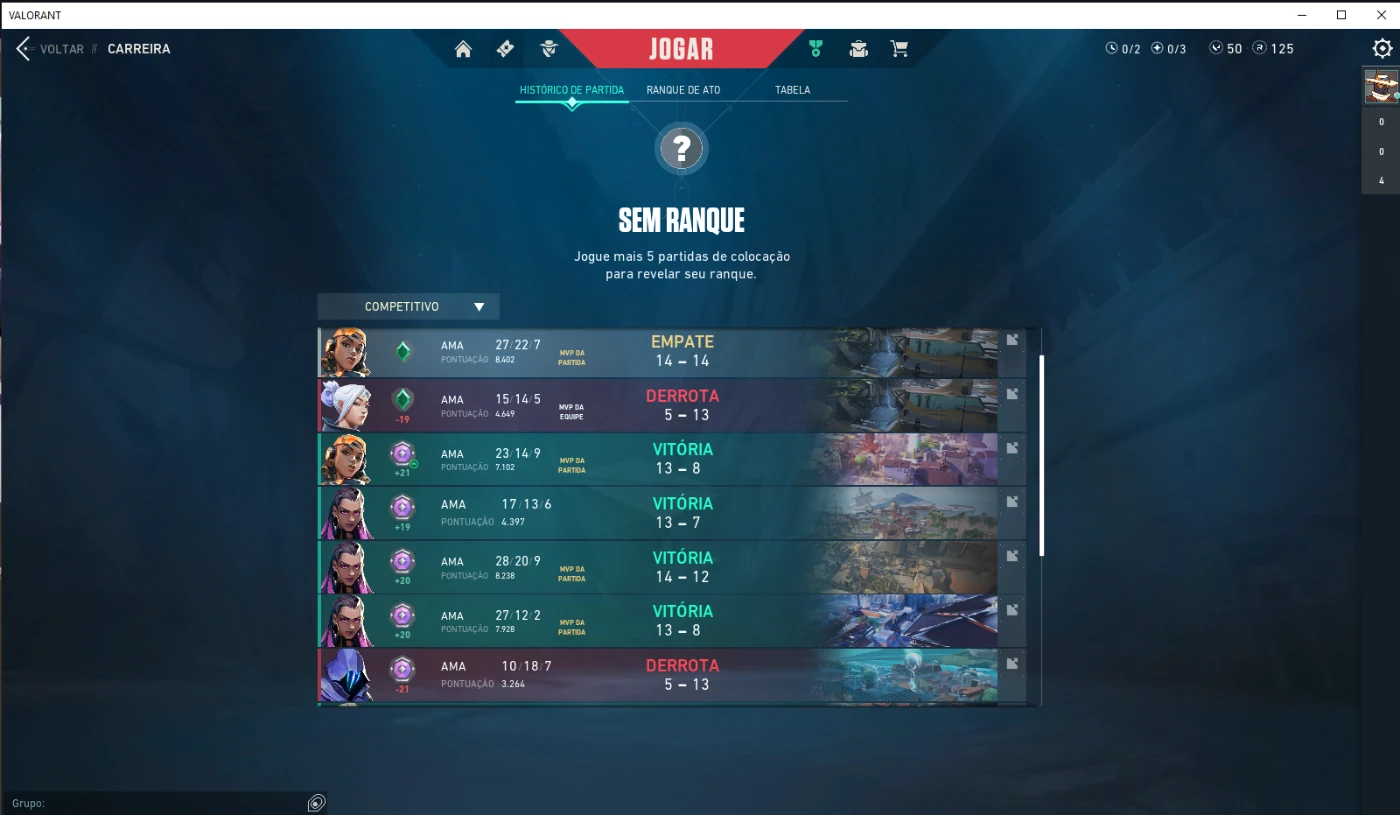Click the Career medal icon
Image resolution: width=1400 pixels, height=815 pixels.
(x=816, y=47)
